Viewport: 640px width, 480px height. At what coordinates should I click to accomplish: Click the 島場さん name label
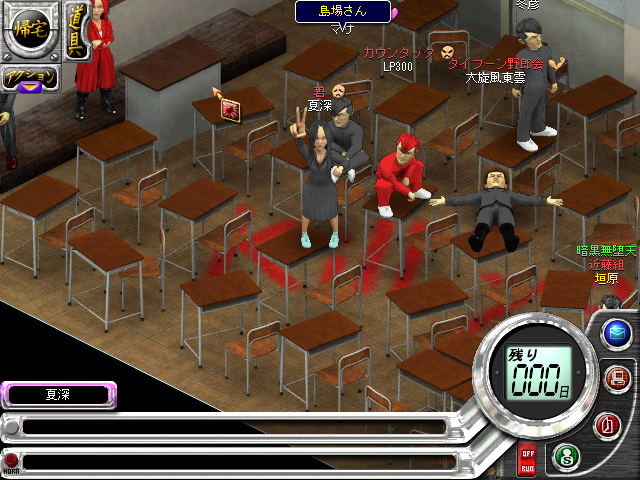(x=342, y=11)
